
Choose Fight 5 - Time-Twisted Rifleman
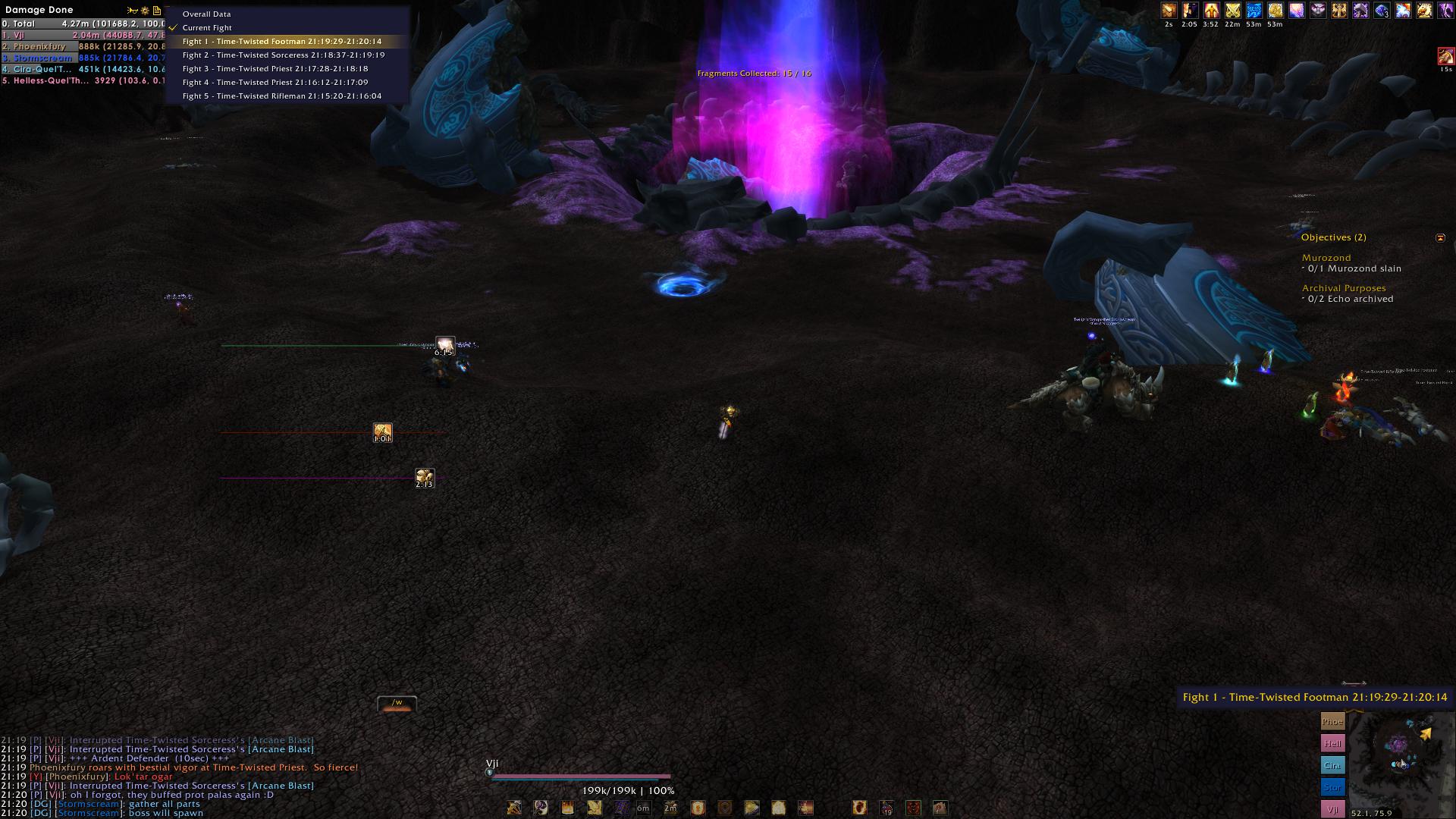[281, 96]
